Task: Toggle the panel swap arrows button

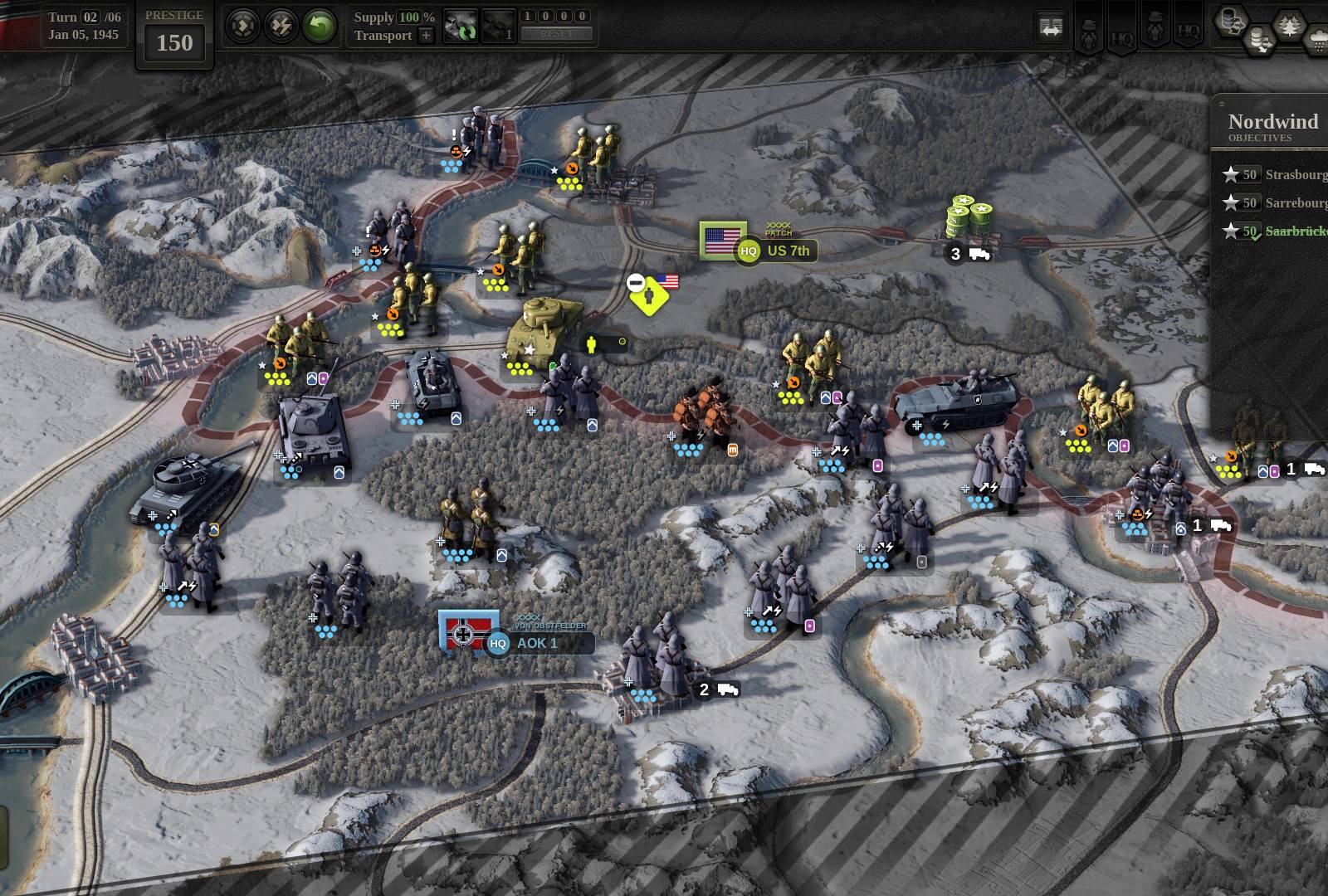Action: [x=1051, y=27]
